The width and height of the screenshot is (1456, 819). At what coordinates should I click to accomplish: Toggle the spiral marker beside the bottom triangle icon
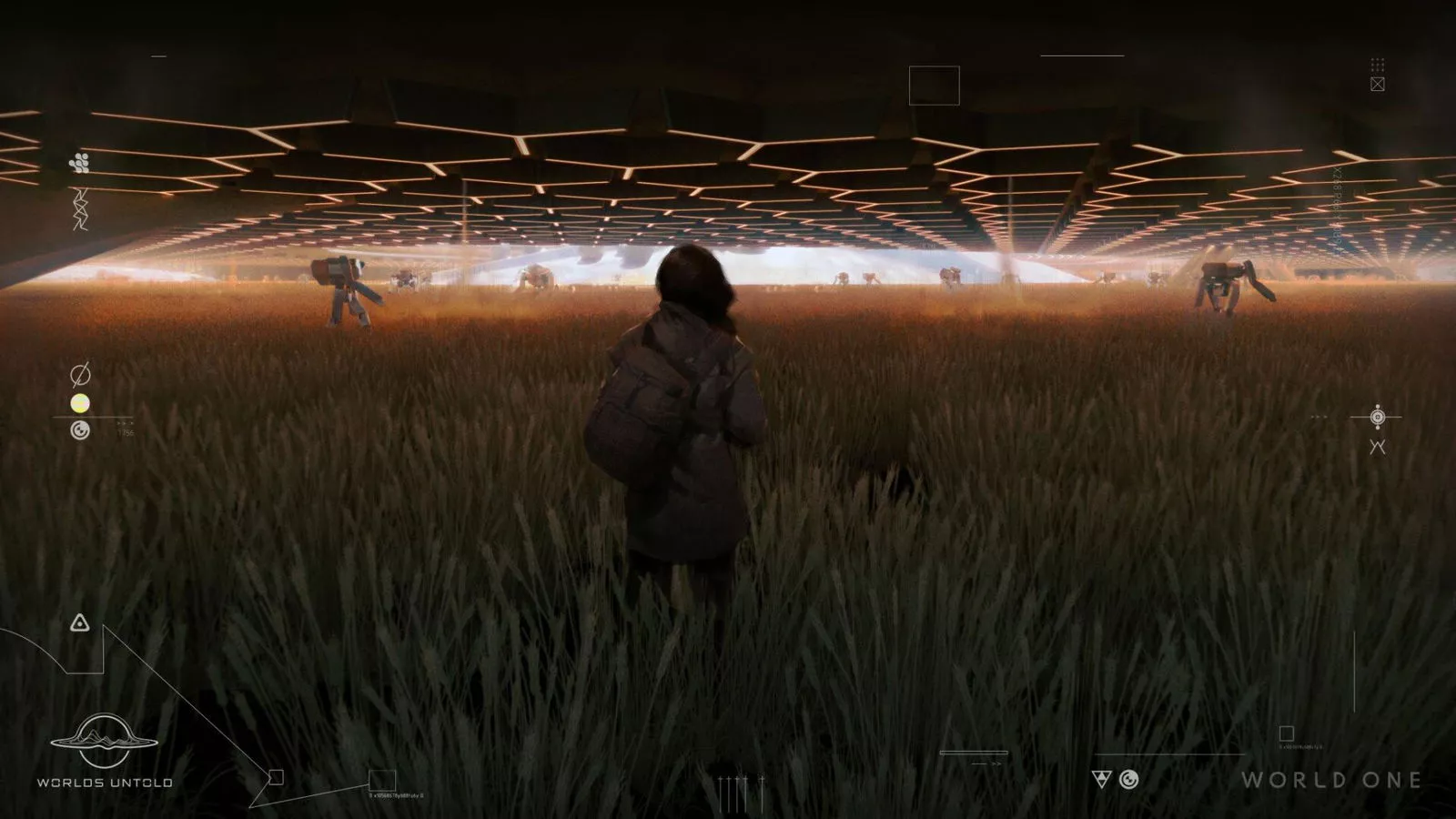[1129, 780]
